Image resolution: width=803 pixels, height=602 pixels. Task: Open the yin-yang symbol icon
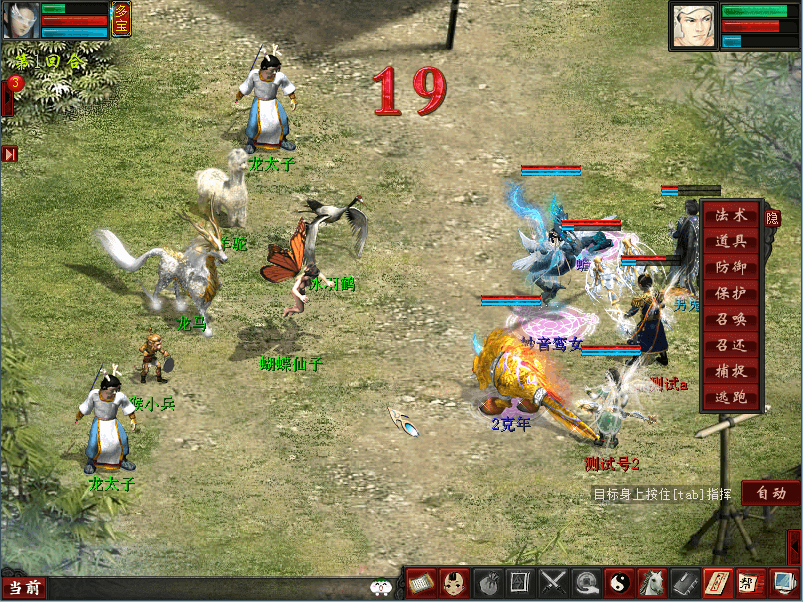tap(621, 582)
